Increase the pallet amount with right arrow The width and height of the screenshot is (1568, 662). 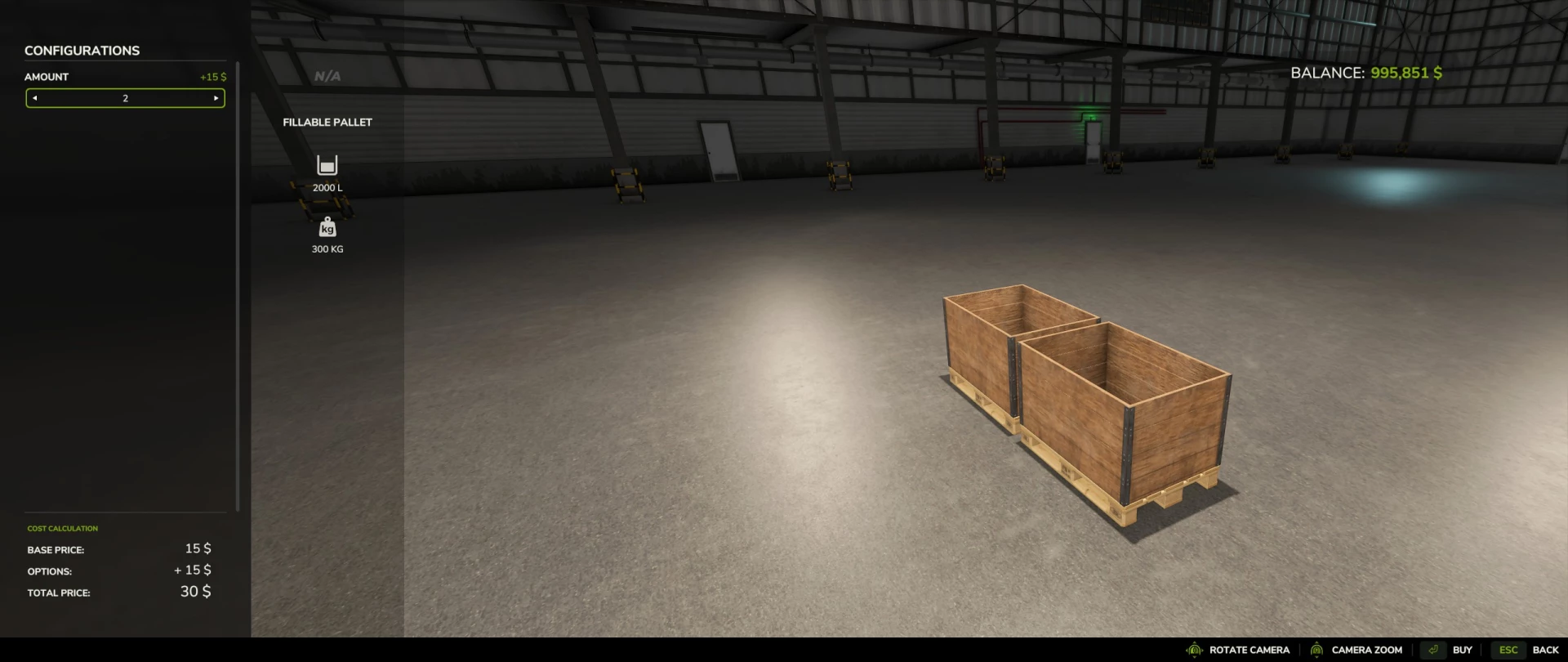click(216, 97)
